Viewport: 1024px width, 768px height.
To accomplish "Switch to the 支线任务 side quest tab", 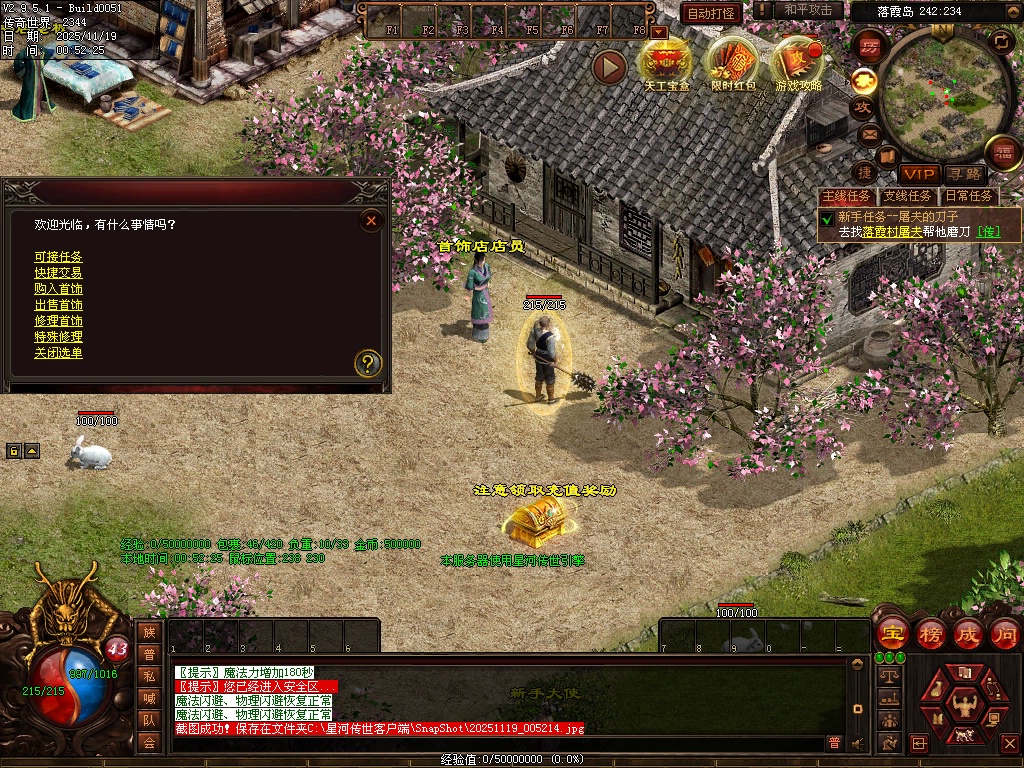I will tap(908, 197).
